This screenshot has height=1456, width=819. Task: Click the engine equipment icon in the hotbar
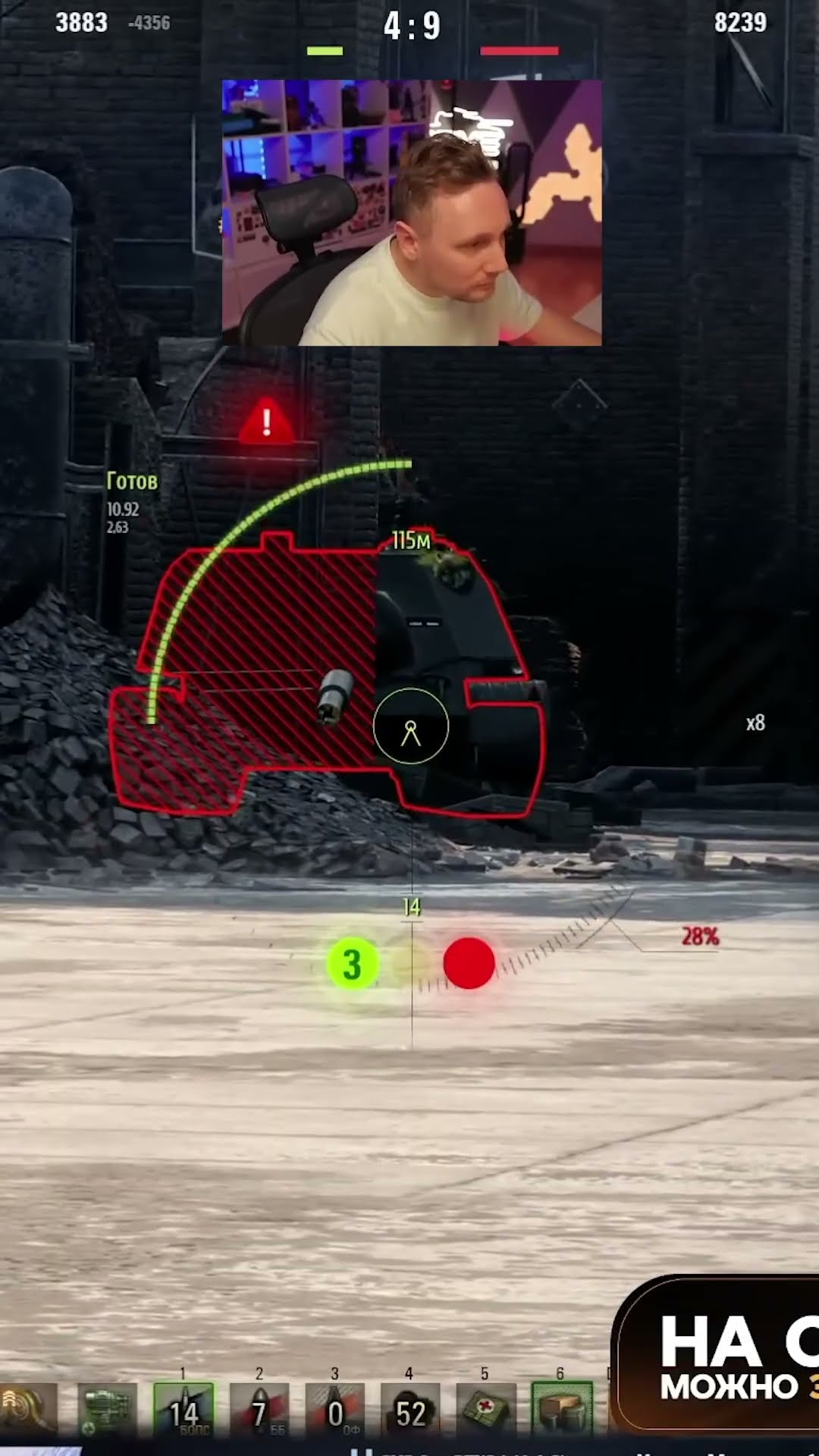[x=108, y=1409]
